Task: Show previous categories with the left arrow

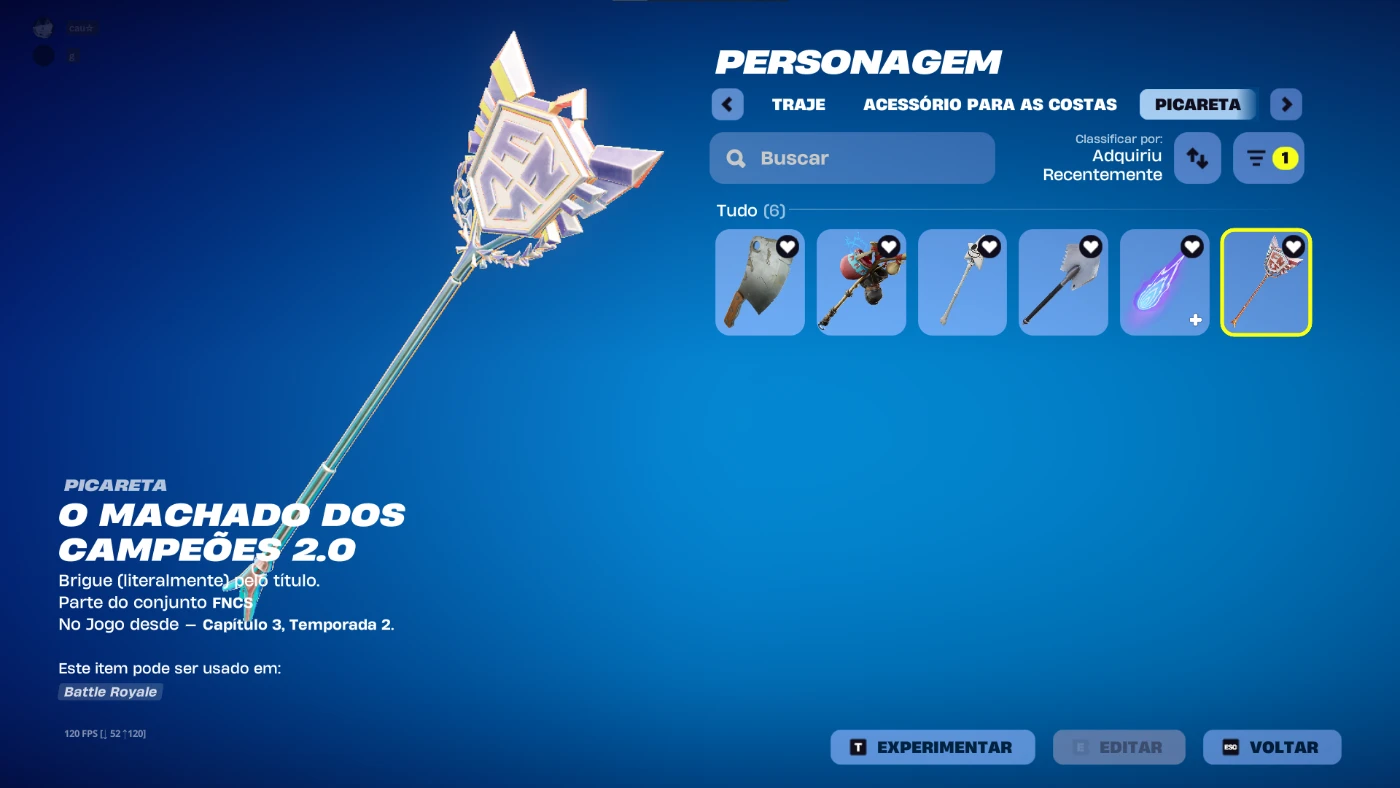Action: pos(727,104)
